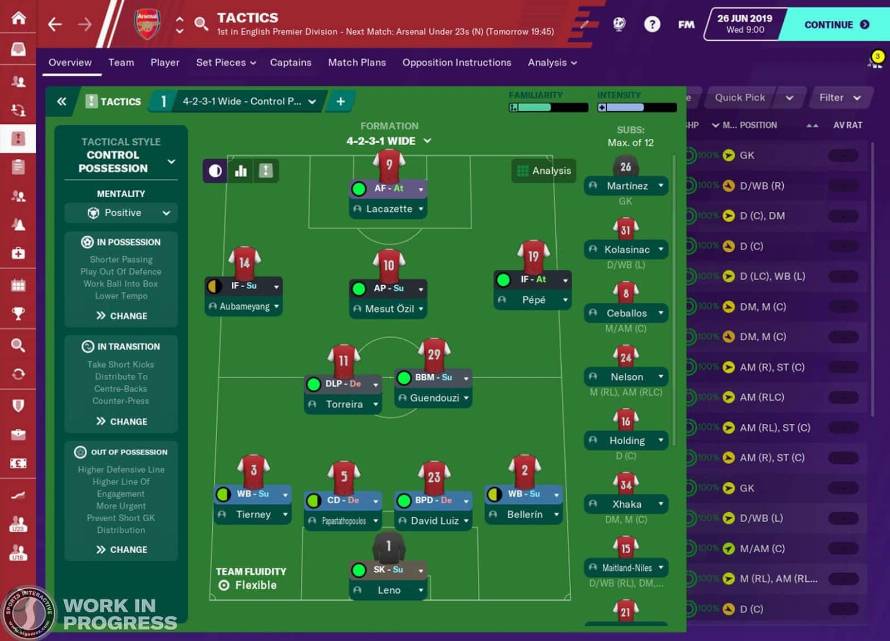Open the Filter dropdown
Image resolution: width=890 pixels, height=641 pixels.
click(839, 98)
